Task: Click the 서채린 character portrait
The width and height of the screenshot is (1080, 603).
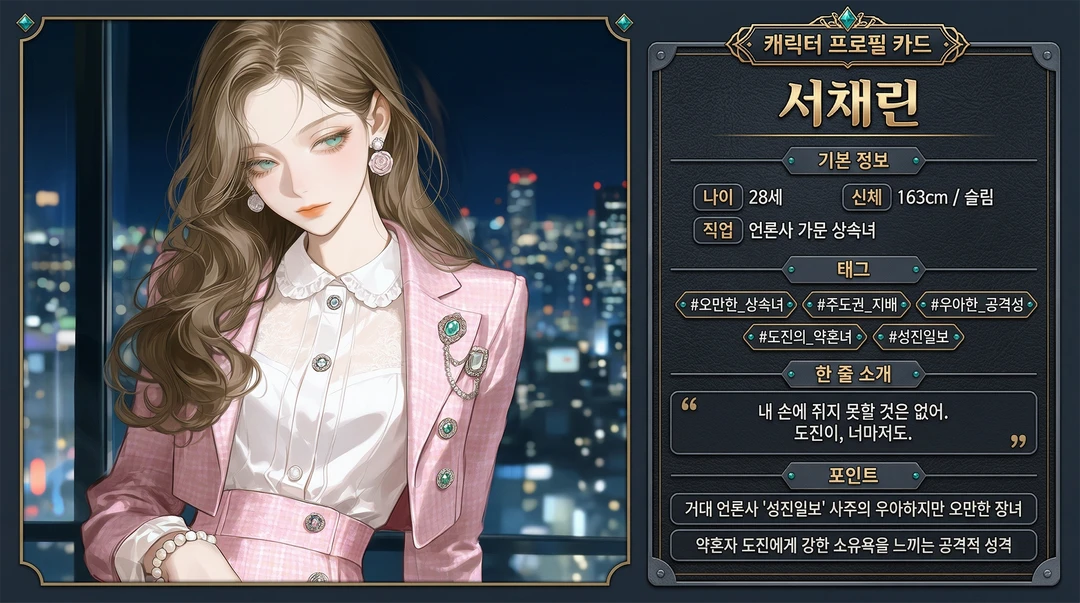Action: [x=325, y=300]
